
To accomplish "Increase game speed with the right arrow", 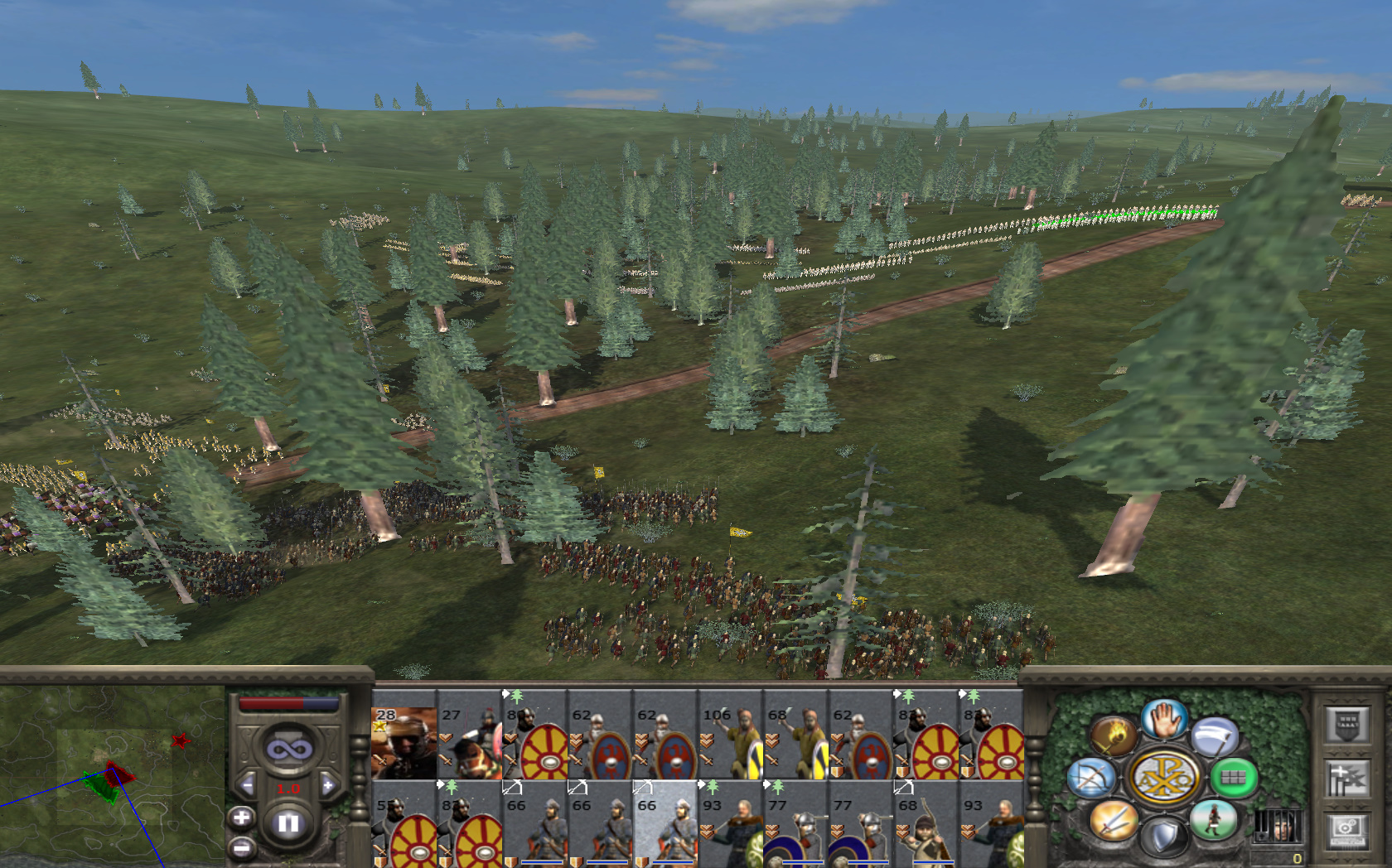I will click(328, 785).
